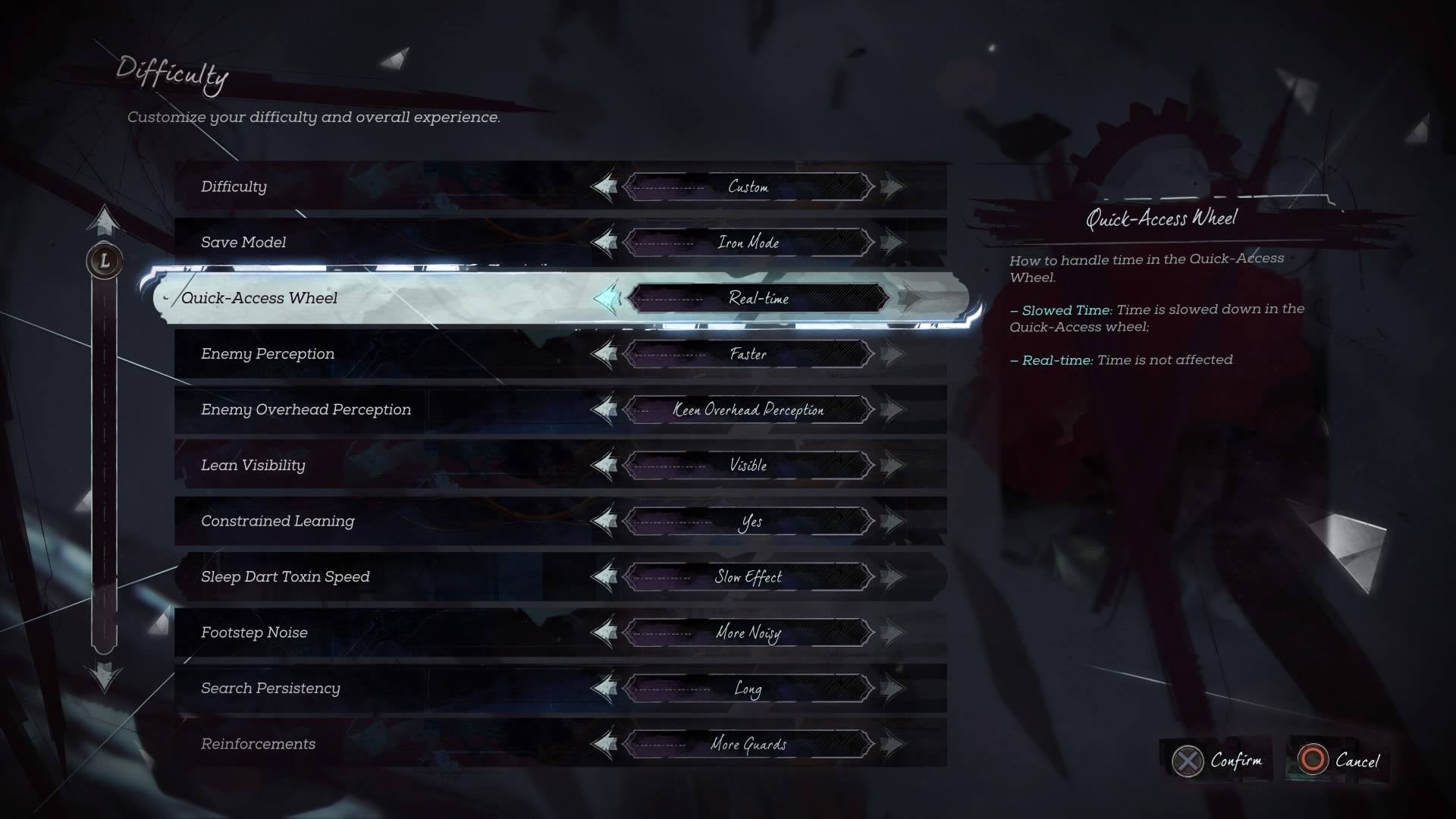This screenshot has height=819, width=1456.
Task: Click the up scroll arrow above the L icon
Action: point(105,224)
